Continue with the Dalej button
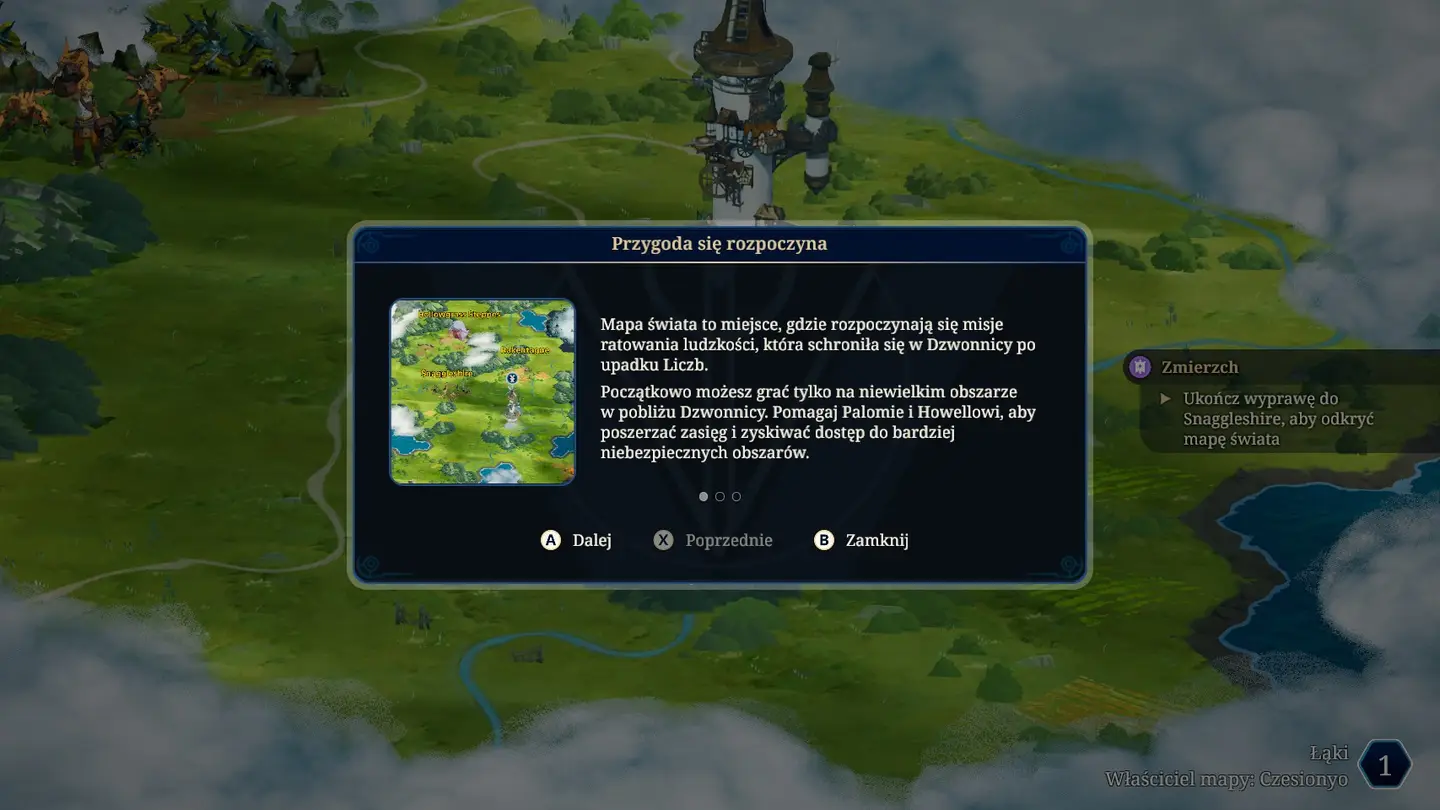1440x810 pixels. (x=577, y=540)
